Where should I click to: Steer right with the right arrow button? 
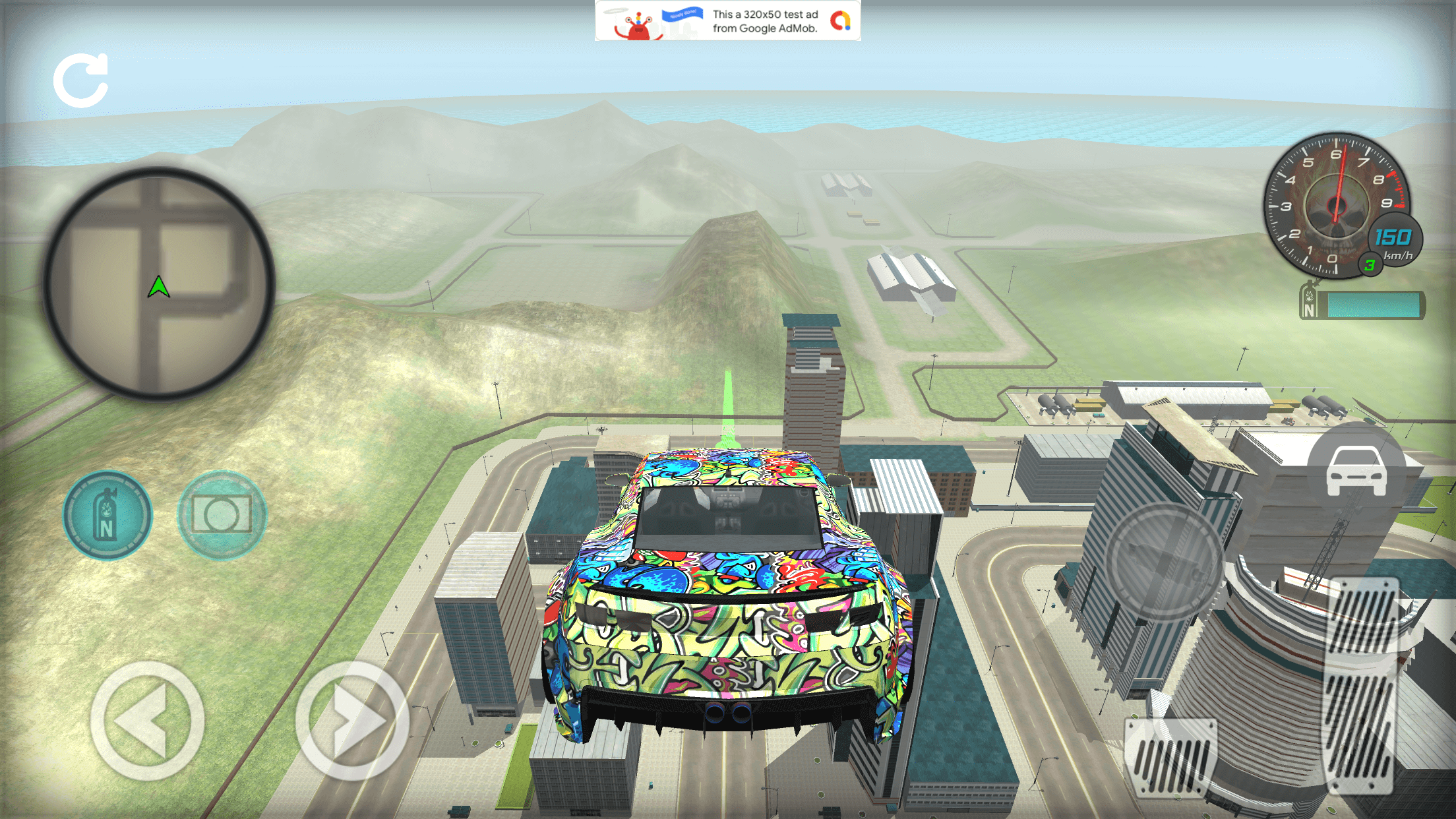click(351, 721)
